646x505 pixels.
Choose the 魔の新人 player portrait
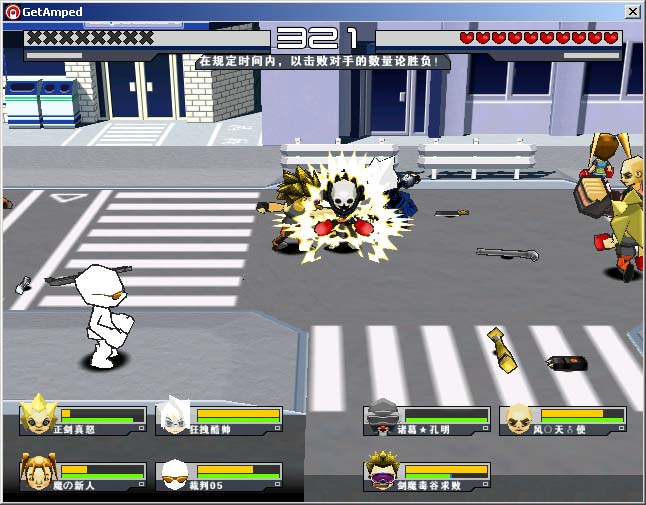click(39, 470)
